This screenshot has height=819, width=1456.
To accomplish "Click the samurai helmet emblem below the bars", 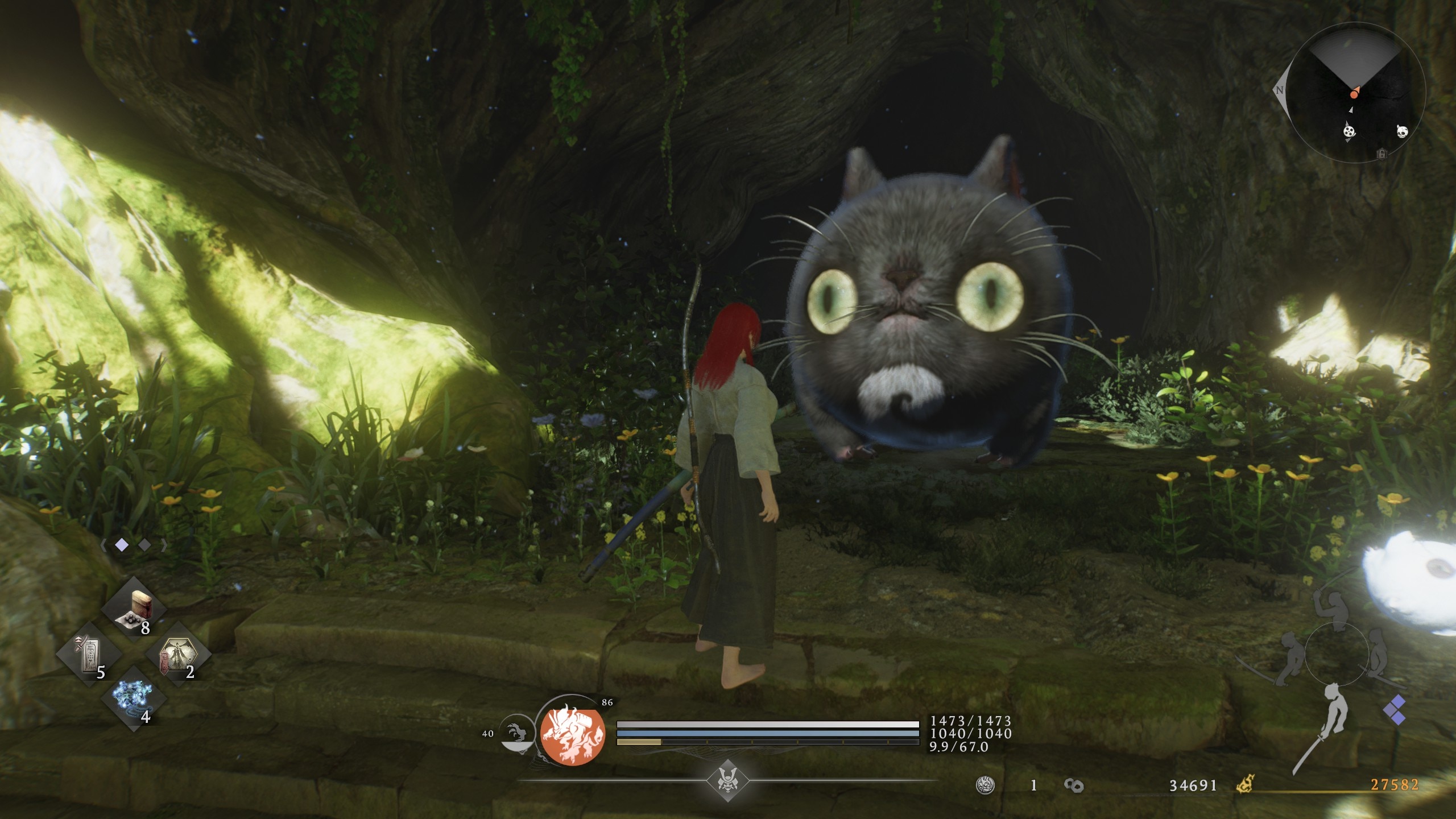I will click(x=727, y=780).
